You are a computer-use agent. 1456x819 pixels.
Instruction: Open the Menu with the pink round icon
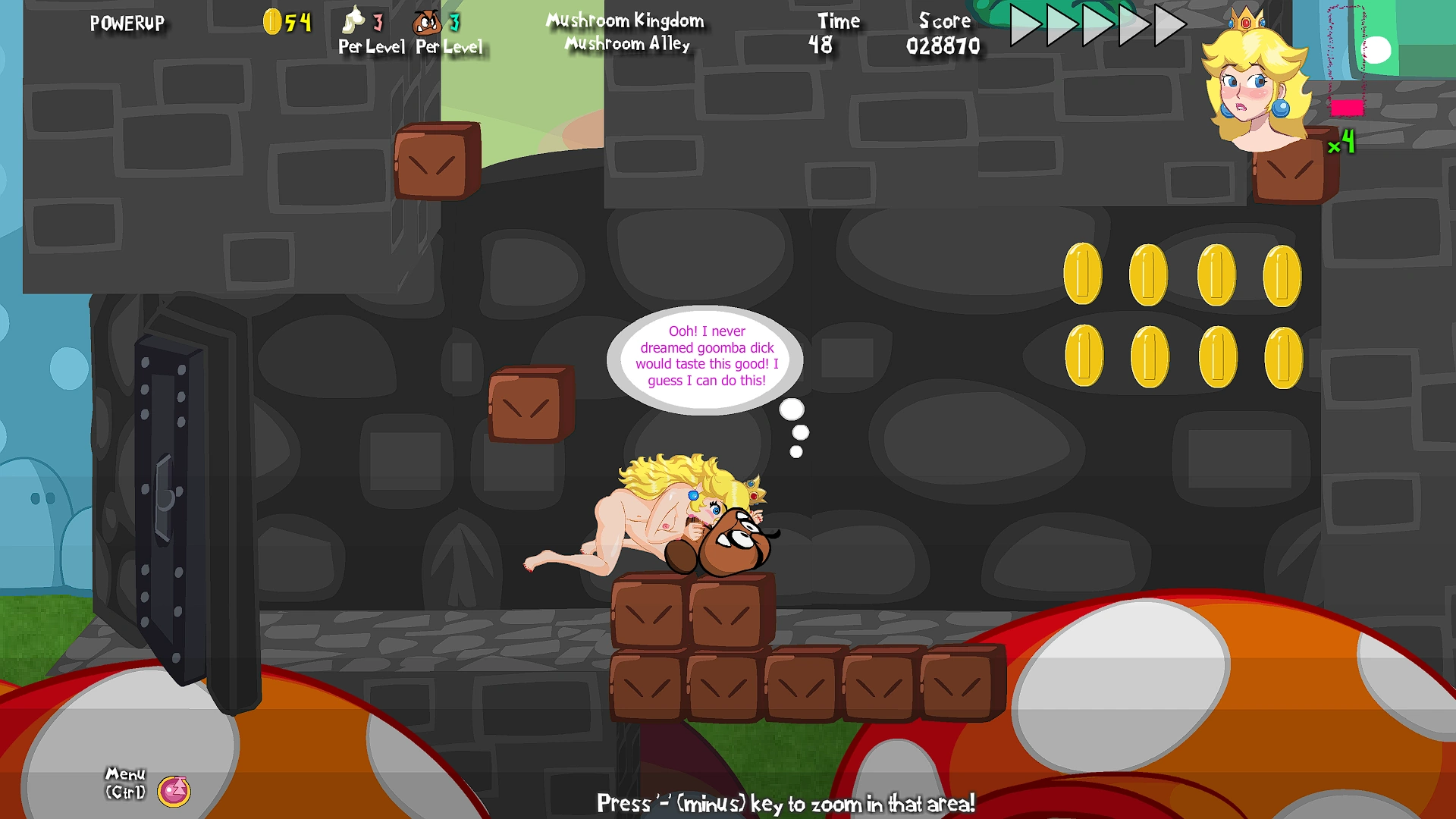coord(174,791)
